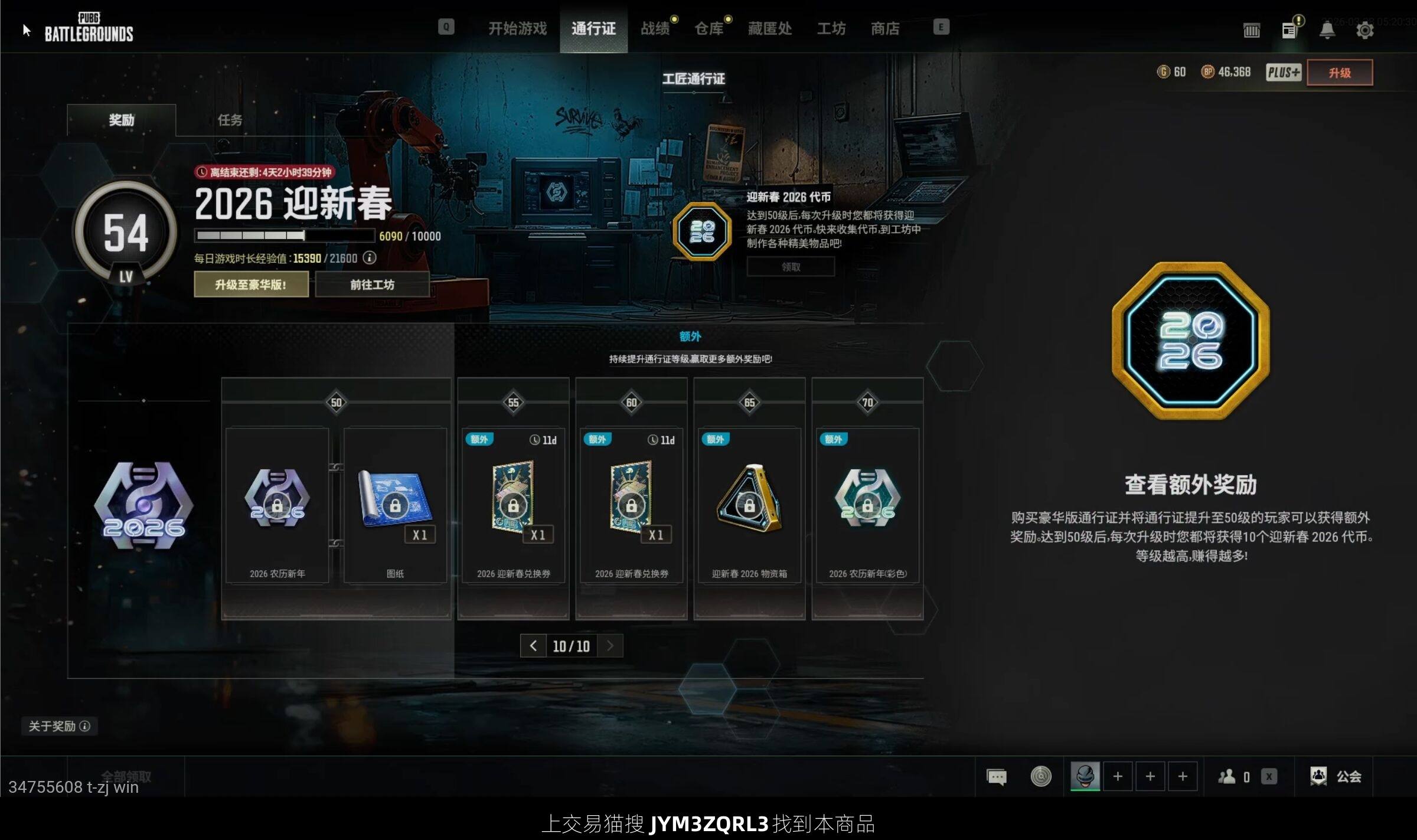
Task: Go to the 藏匿处 menu
Action: pyautogui.click(x=769, y=28)
